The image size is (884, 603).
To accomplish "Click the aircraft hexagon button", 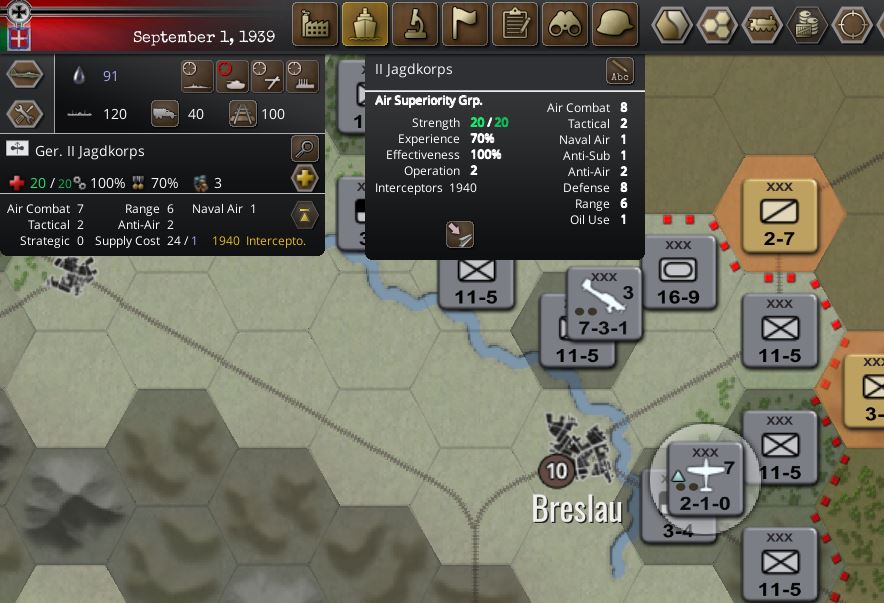I will pos(24,75).
